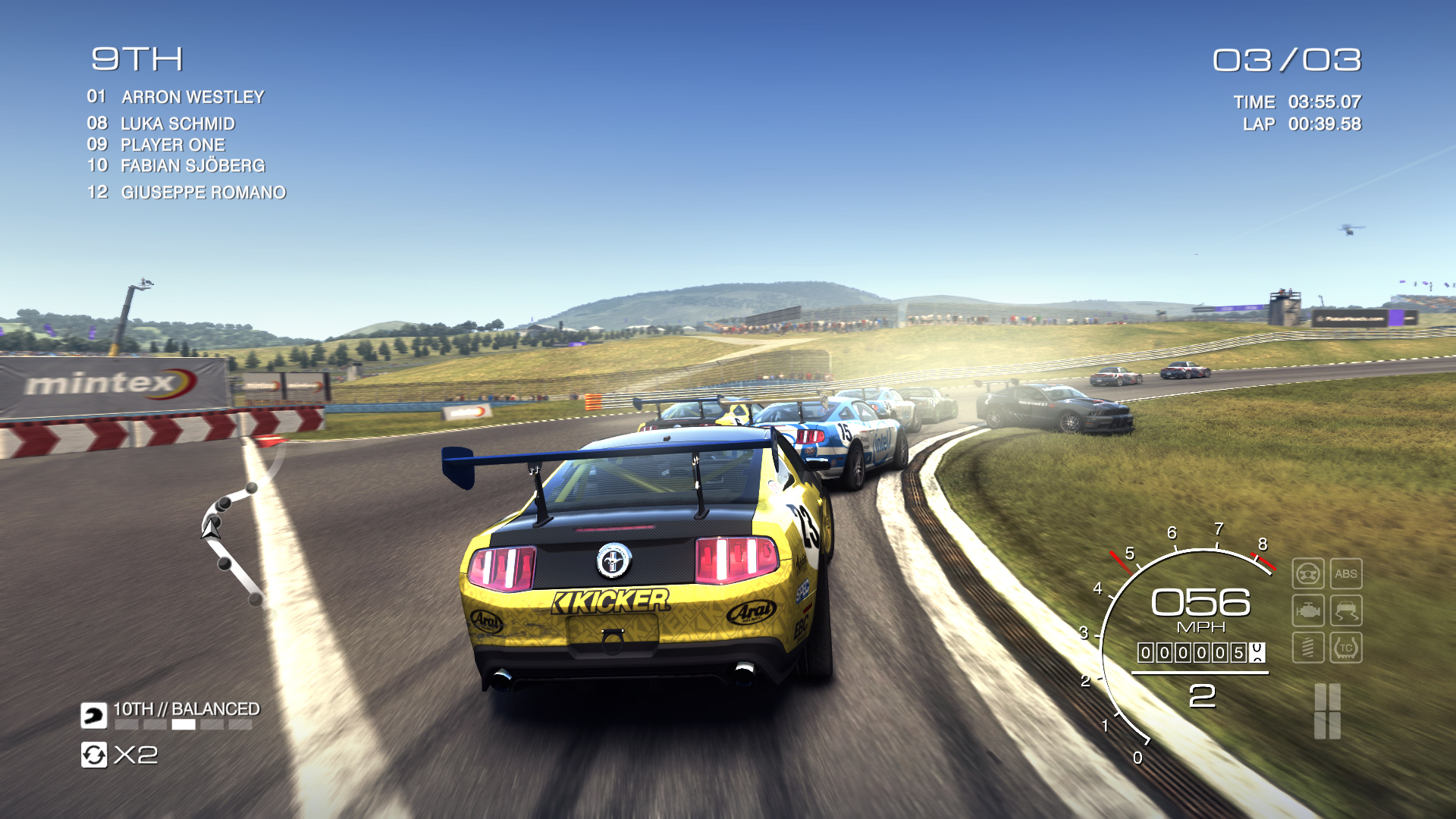Click the teammate helmet icon

(94, 715)
